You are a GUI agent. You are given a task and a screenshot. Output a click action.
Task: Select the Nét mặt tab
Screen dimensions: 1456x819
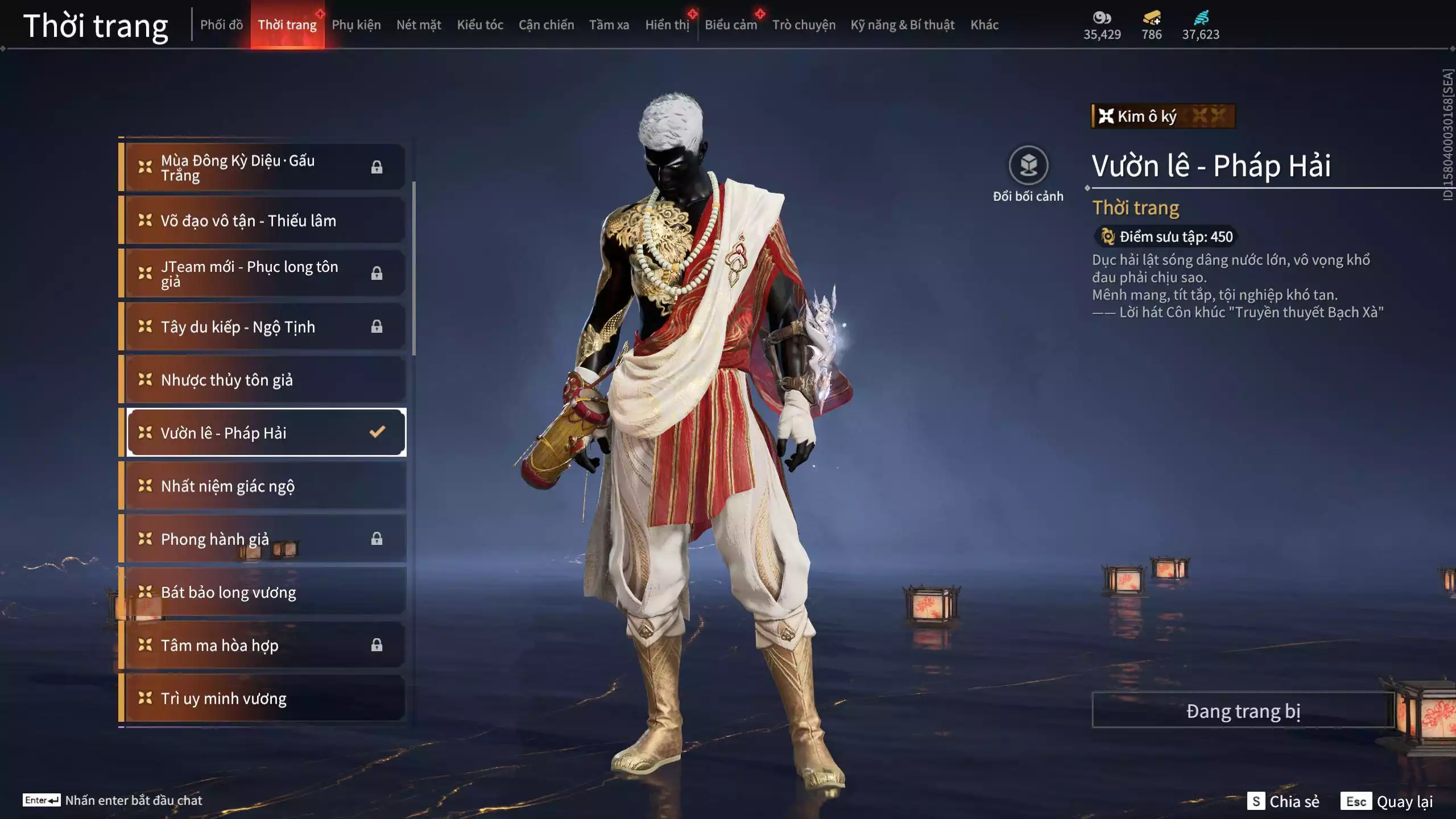[x=419, y=25]
